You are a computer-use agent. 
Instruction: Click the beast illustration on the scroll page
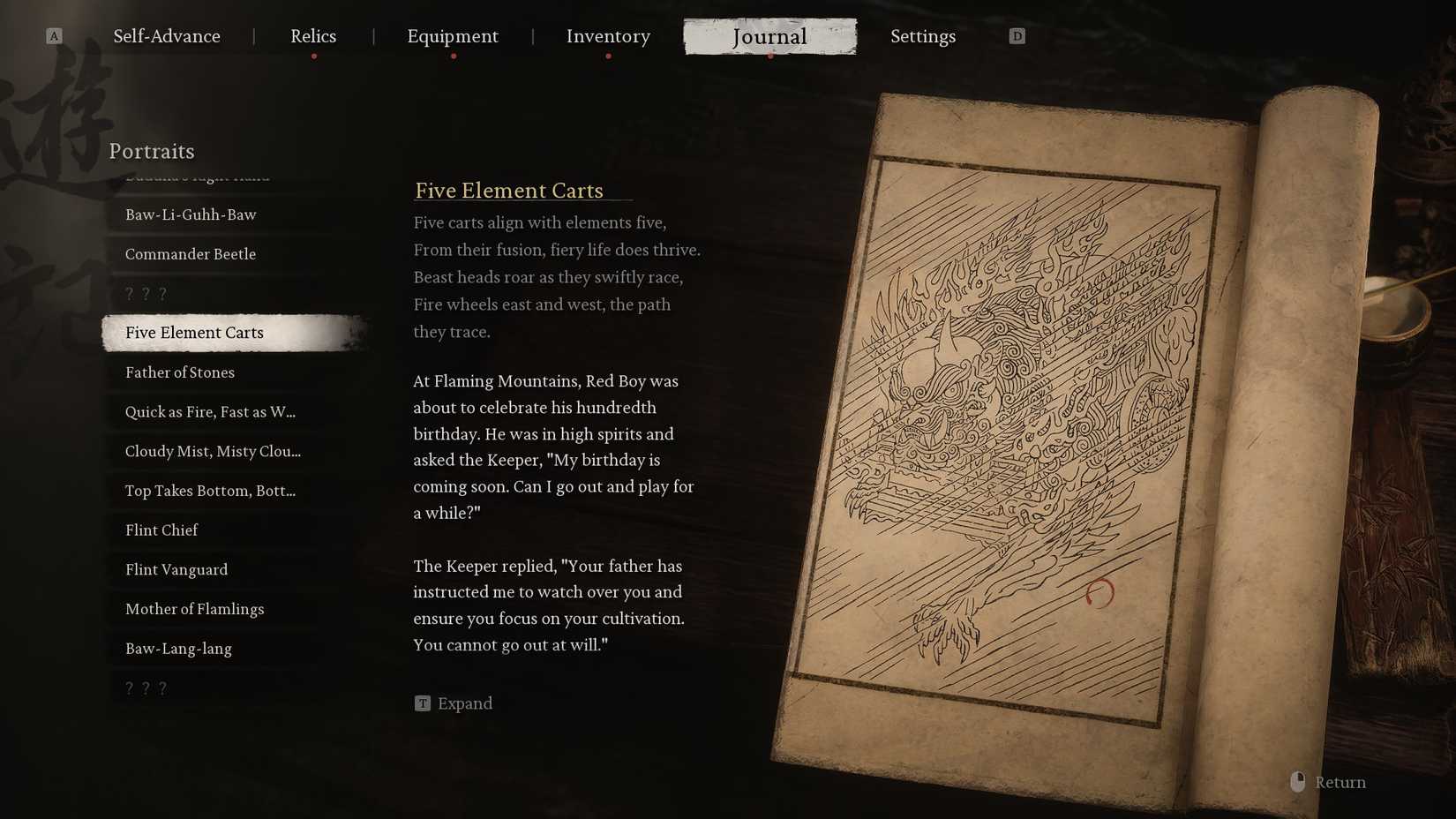tap(1015, 397)
